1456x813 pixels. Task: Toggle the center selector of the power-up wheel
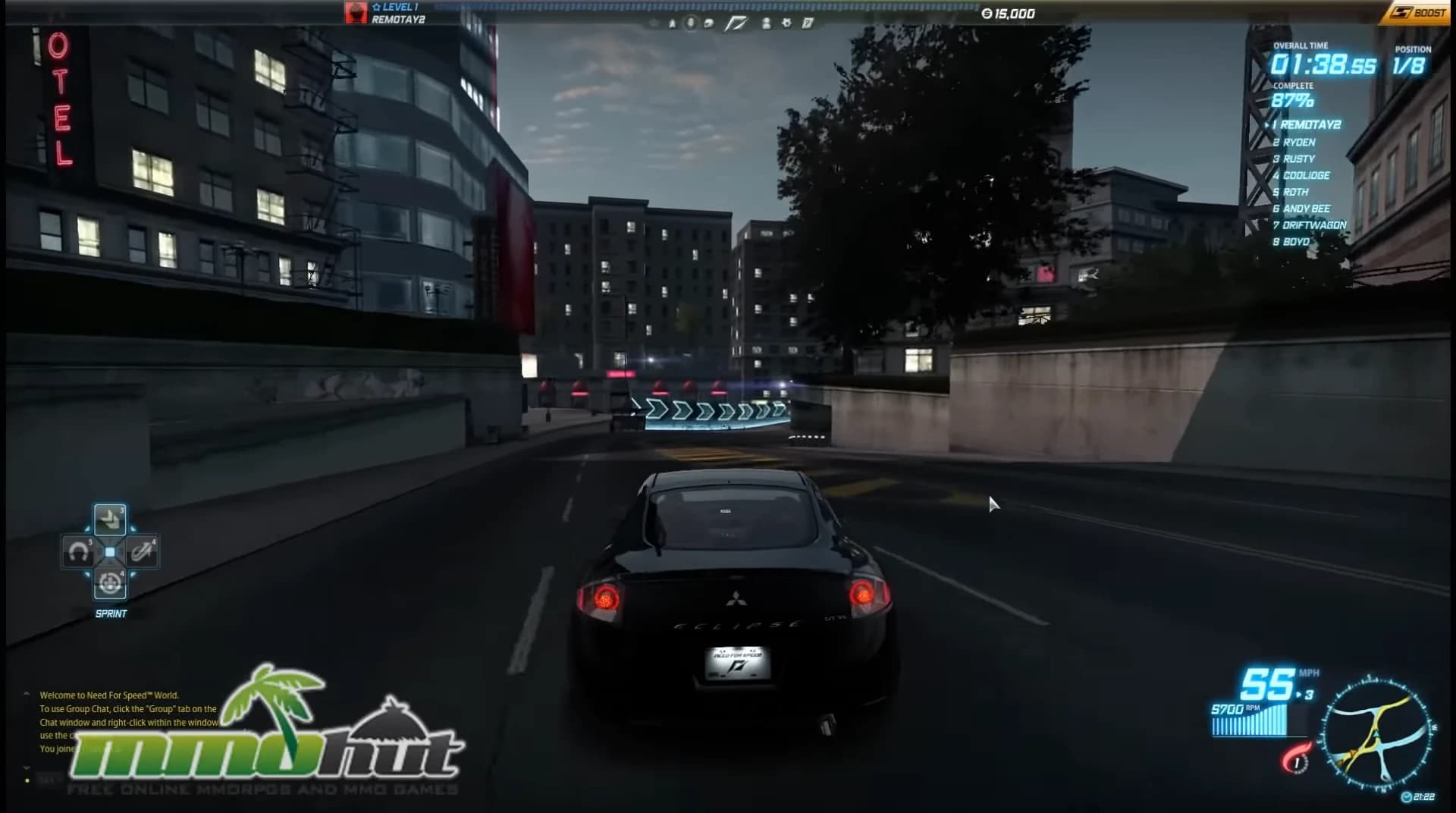[x=110, y=551]
